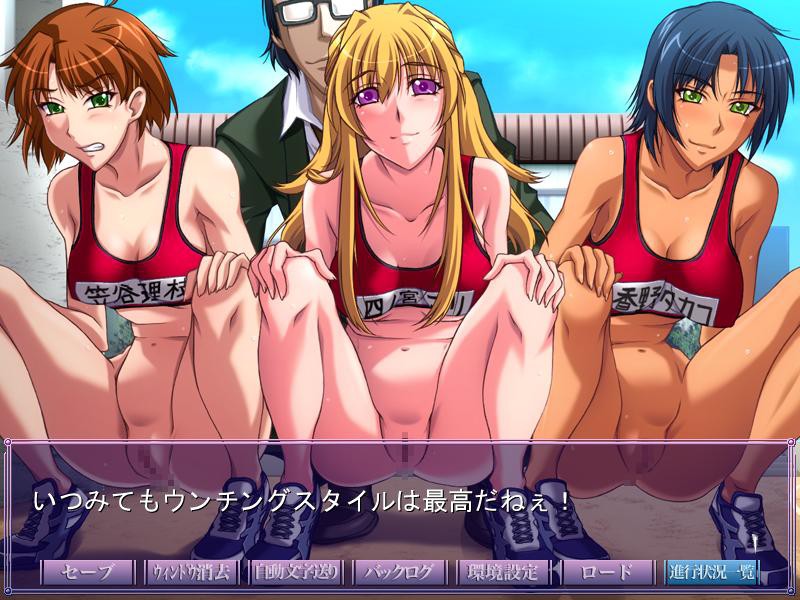Open the バックログ message history

(x=400, y=573)
